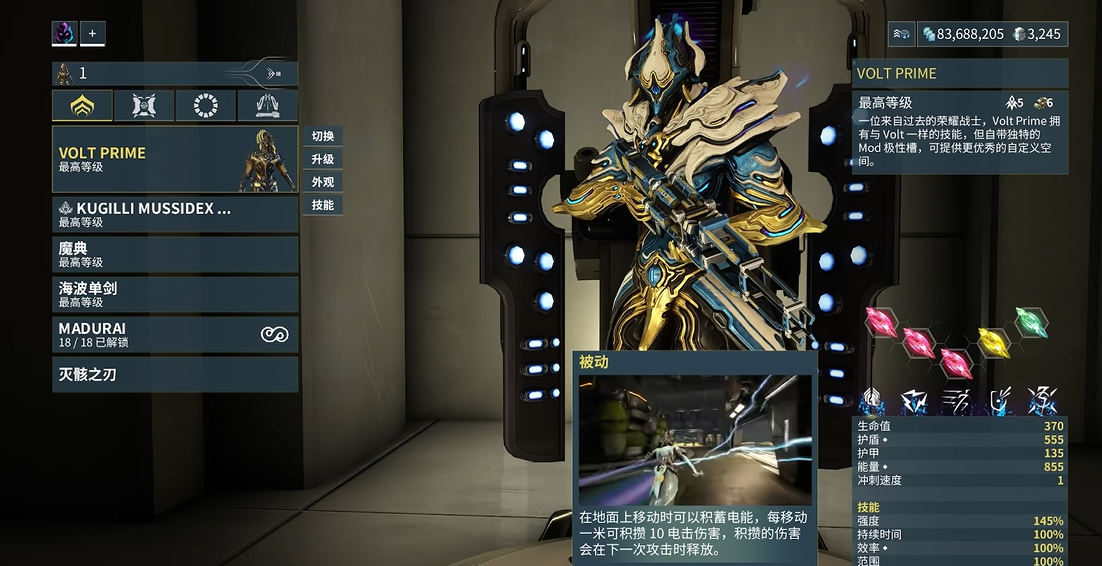Open the 技能 abilities button
Image resolution: width=1102 pixels, height=566 pixels.
(x=323, y=205)
